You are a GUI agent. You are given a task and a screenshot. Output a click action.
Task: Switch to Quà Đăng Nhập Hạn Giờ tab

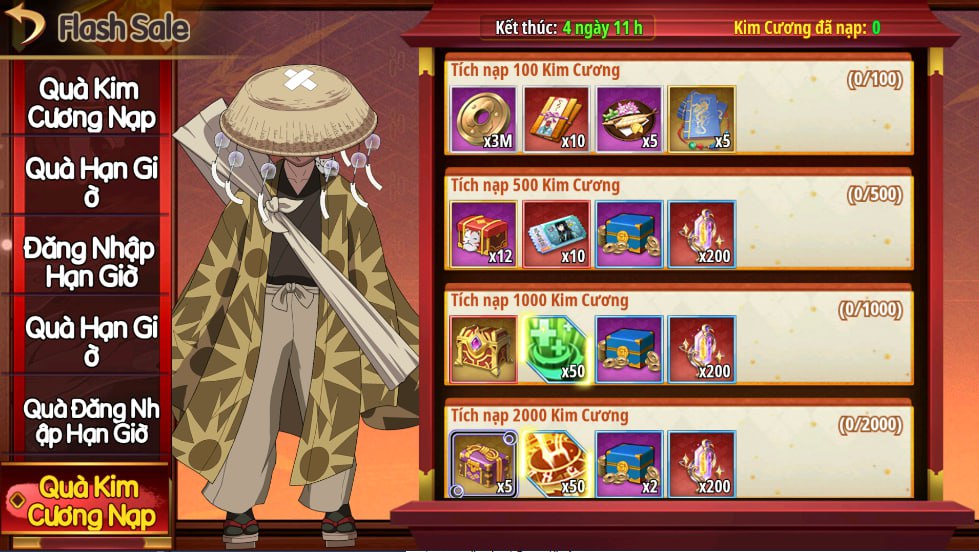coord(90,421)
